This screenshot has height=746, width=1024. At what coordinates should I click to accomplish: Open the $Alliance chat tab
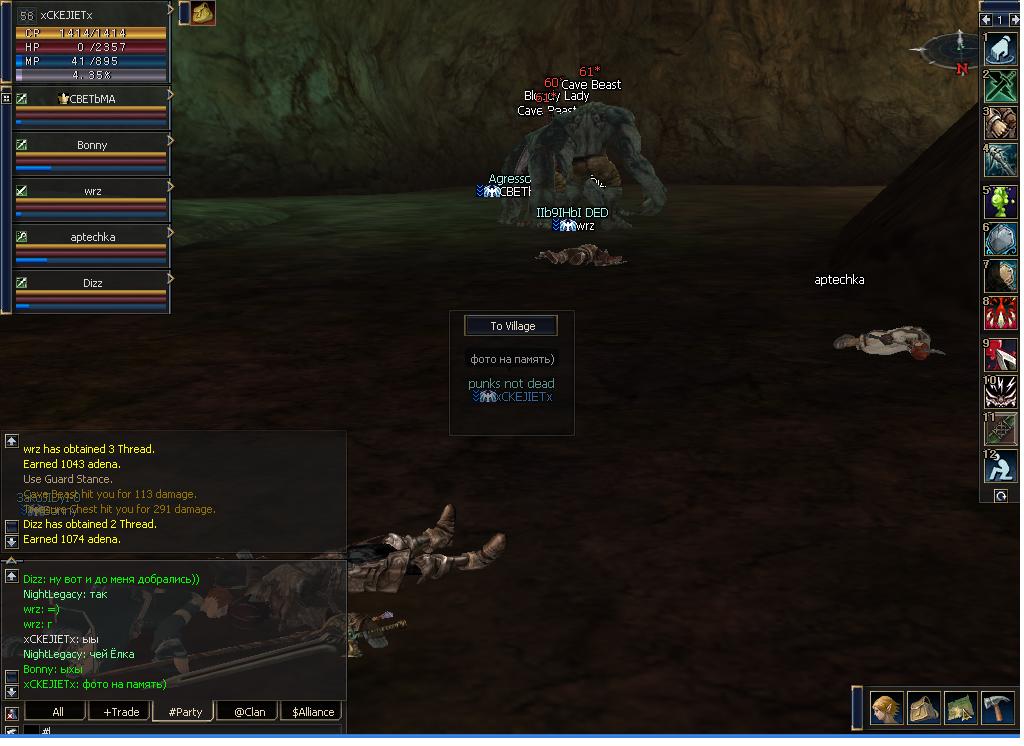coord(313,712)
